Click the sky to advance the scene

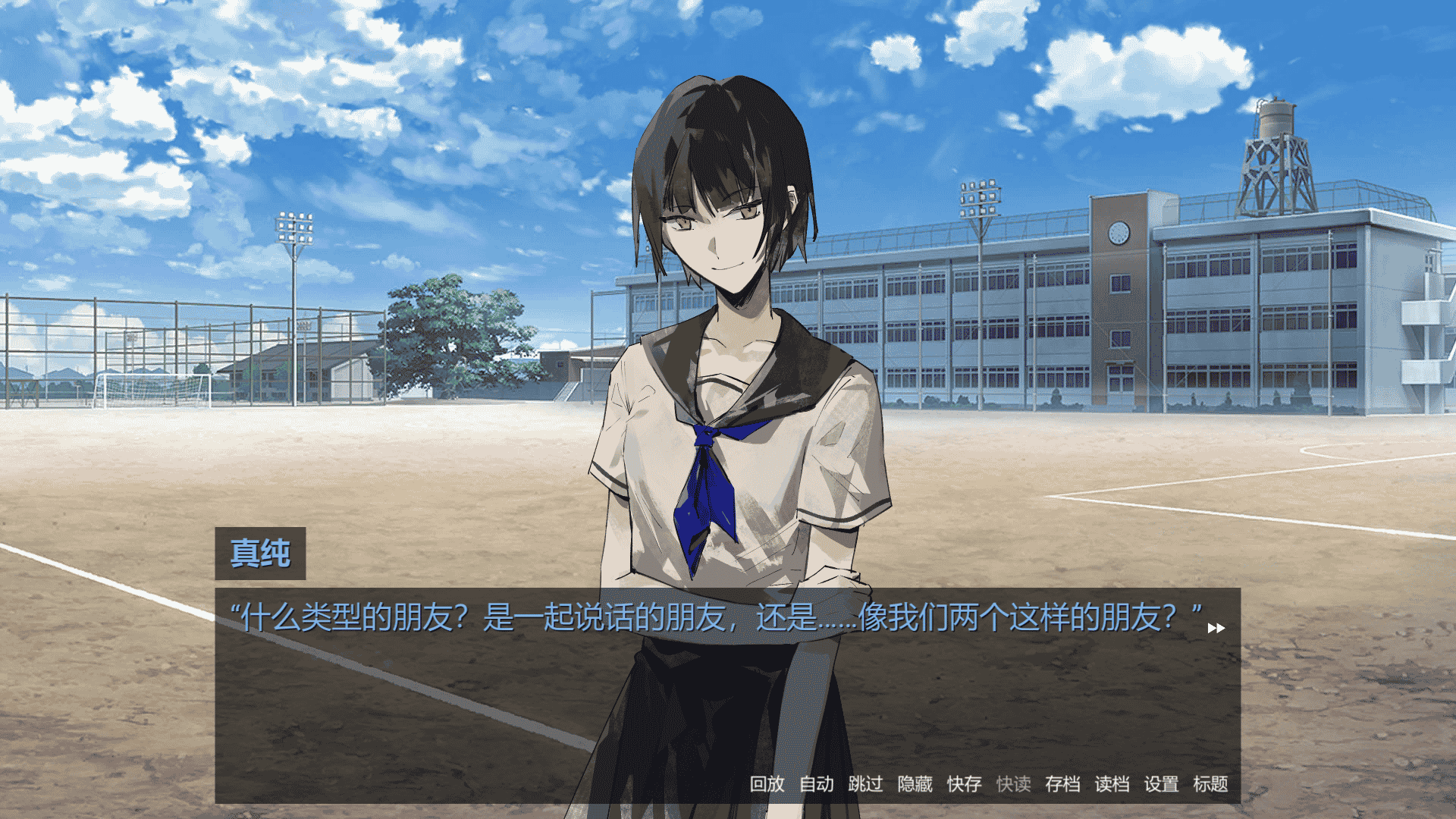[x=303, y=114]
